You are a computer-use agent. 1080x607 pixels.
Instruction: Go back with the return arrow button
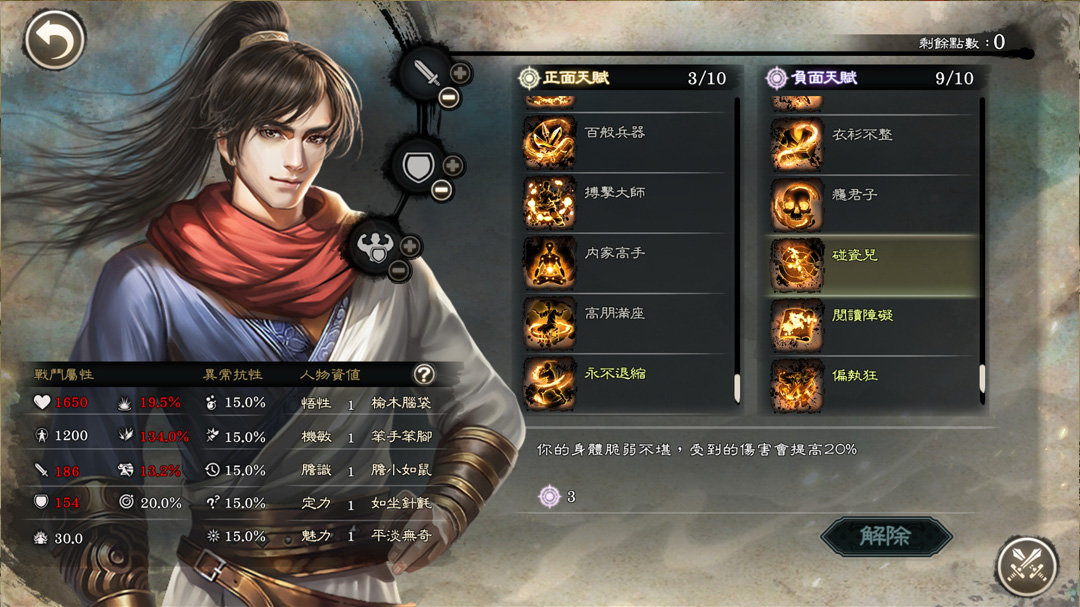point(54,41)
